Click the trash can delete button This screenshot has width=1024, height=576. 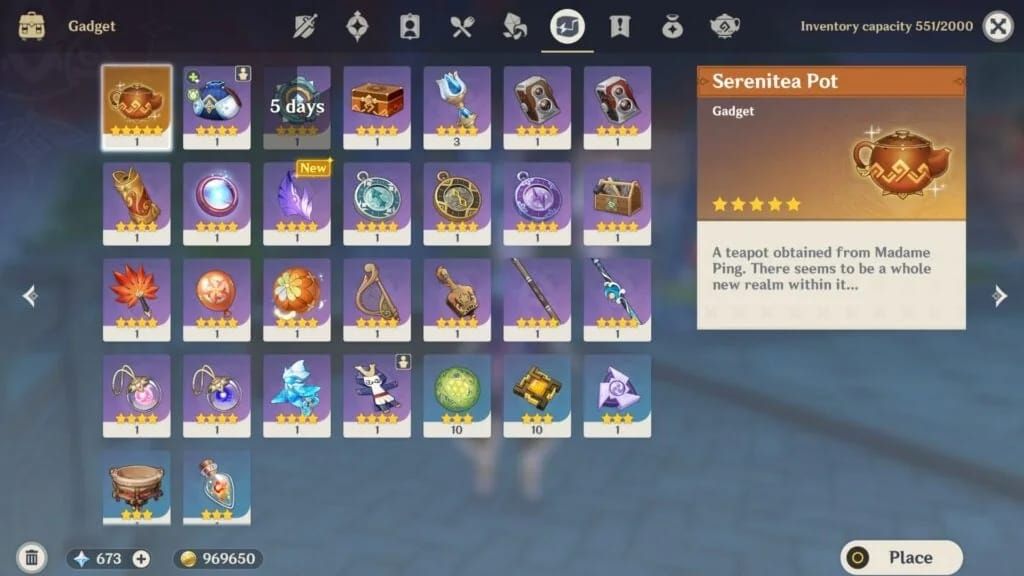pos(31,558)
